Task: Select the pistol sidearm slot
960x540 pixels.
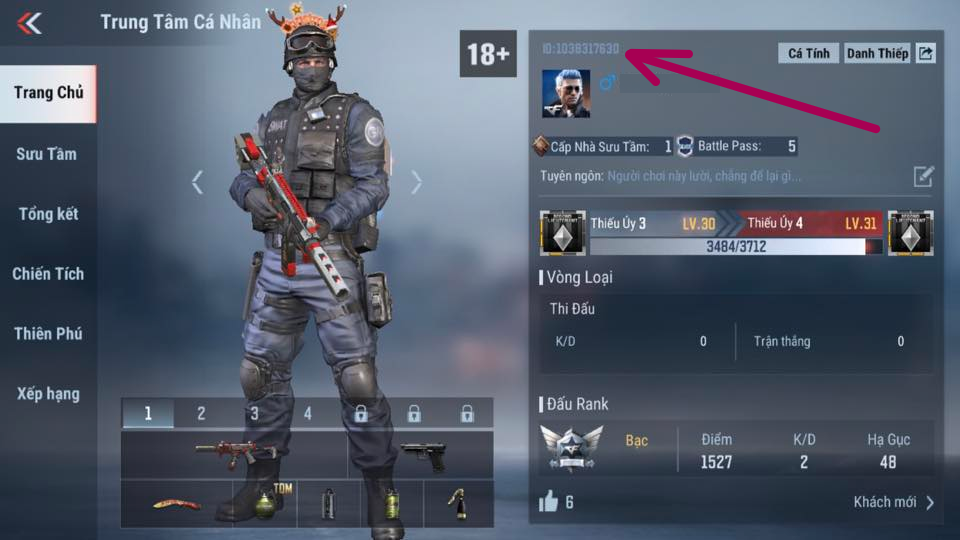Action: pos(421,455)
